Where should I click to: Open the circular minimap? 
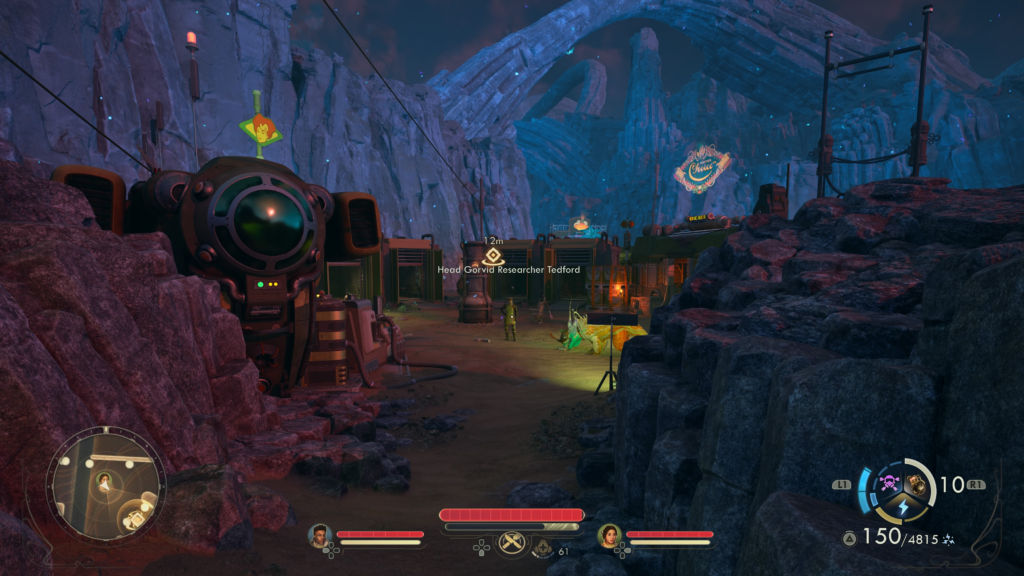[105, 486]
